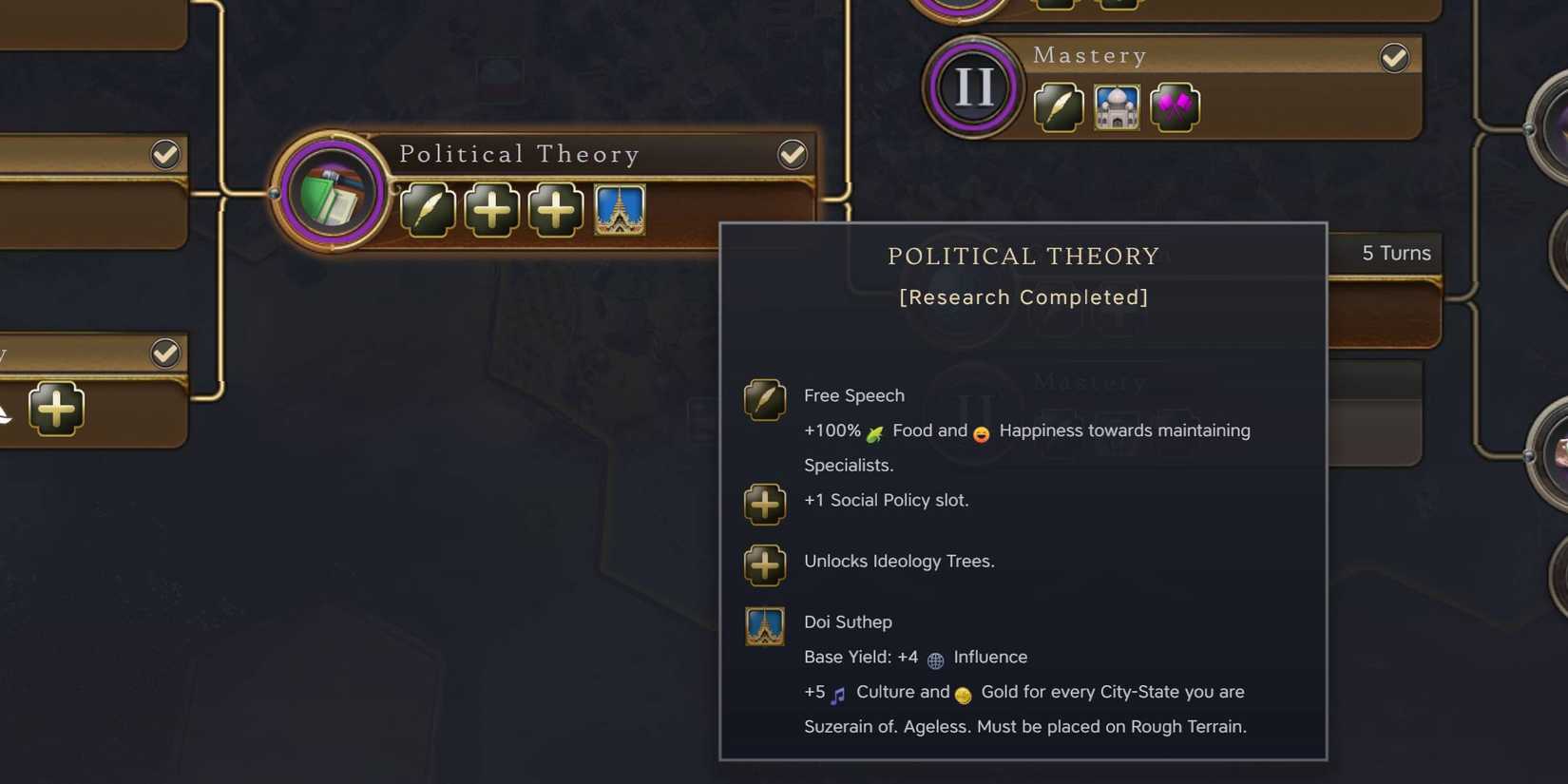Select the Political Theory title banner

521,154
